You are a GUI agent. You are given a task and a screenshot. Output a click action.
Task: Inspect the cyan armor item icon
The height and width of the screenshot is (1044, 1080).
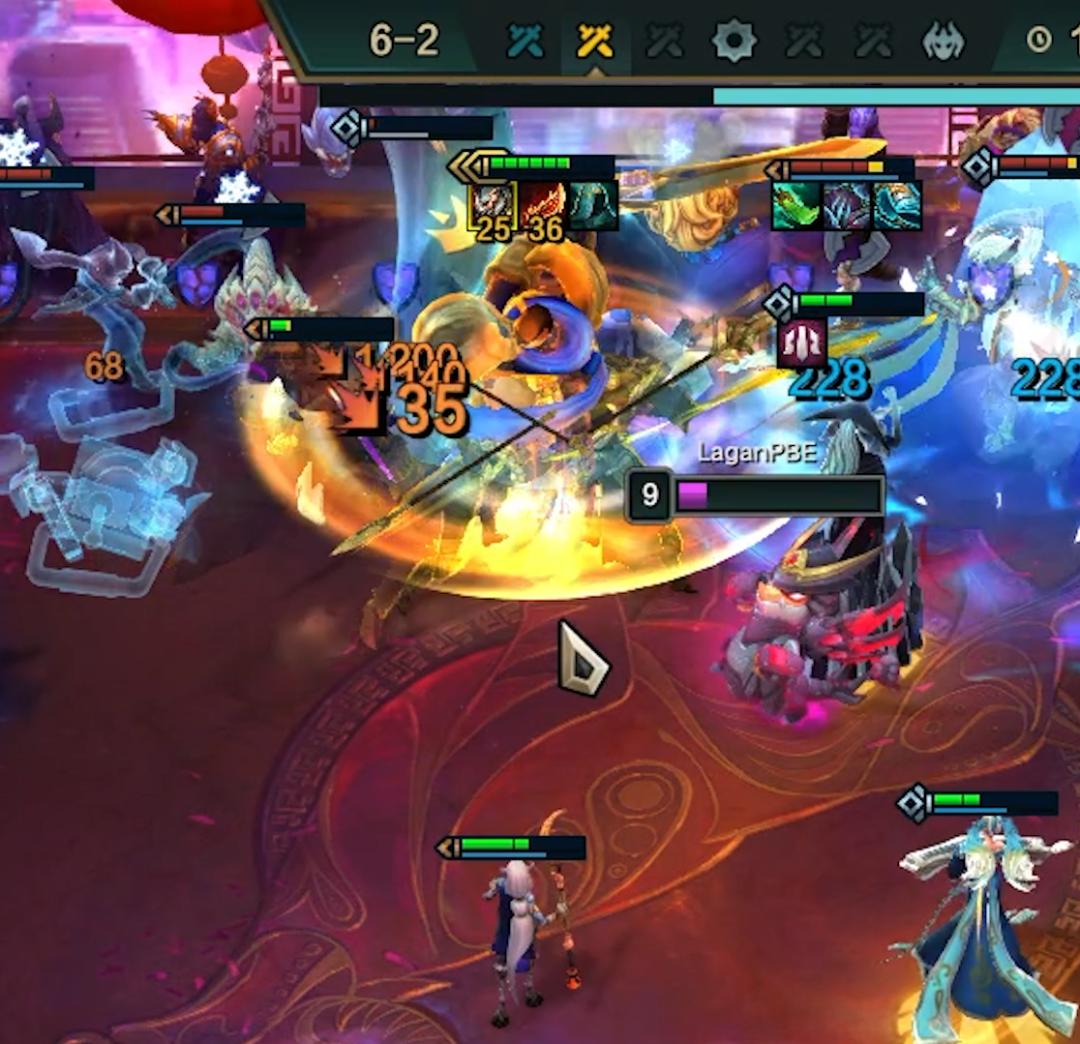coord(897,206)
